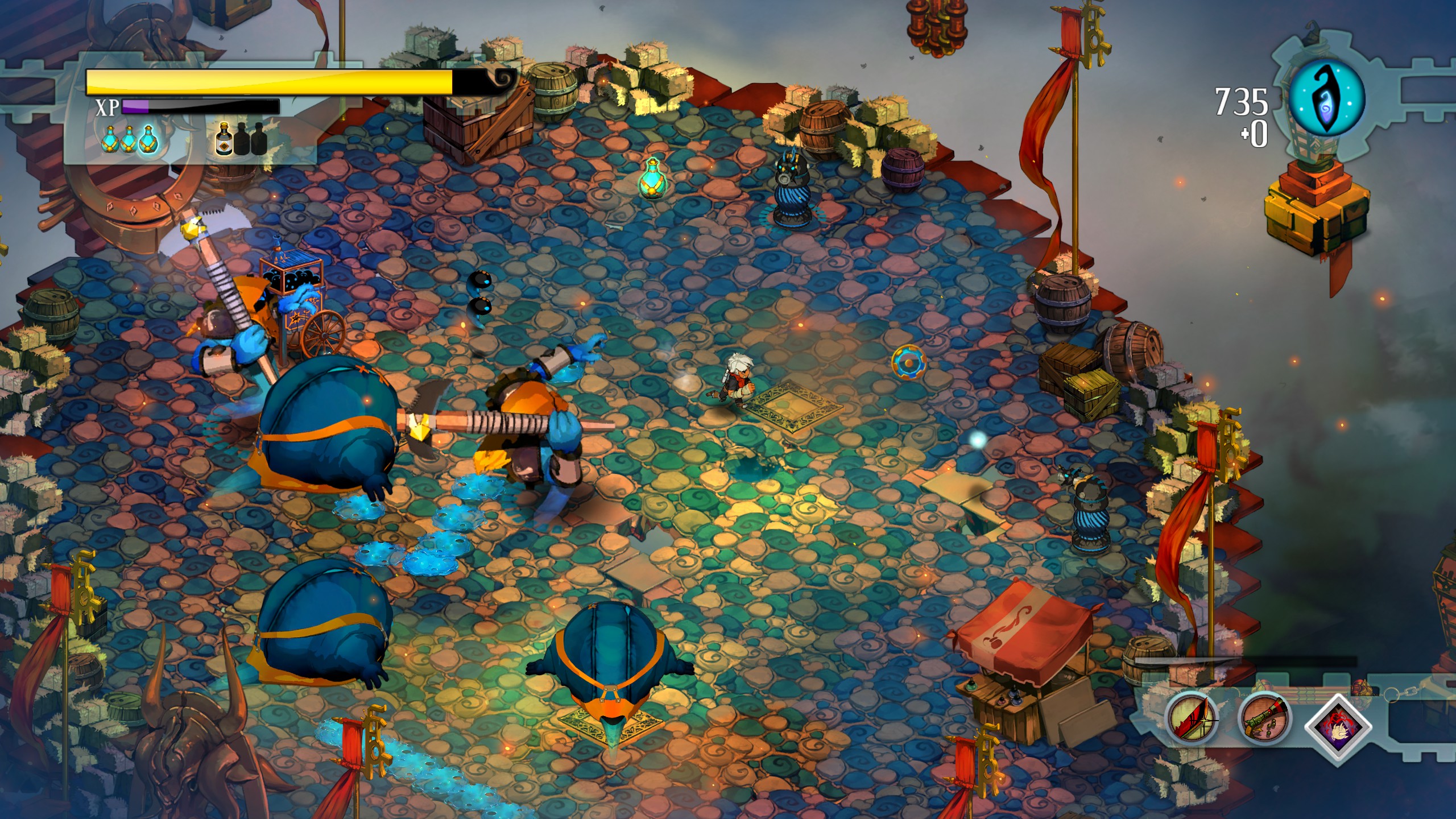Use the full black tonic bottle
1456x819 pixels.
[224, 140]
